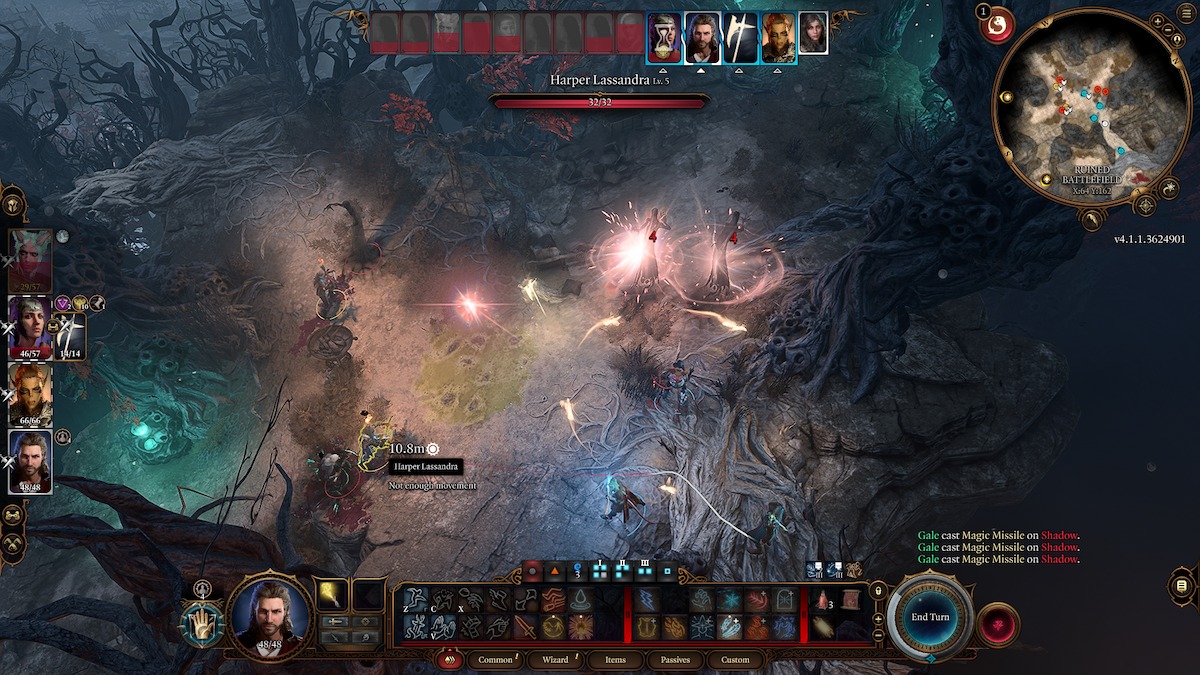Viewport: 1200px width, 675px height.
Task: Open the combat log panel button
Action: tap(1181, 584)
